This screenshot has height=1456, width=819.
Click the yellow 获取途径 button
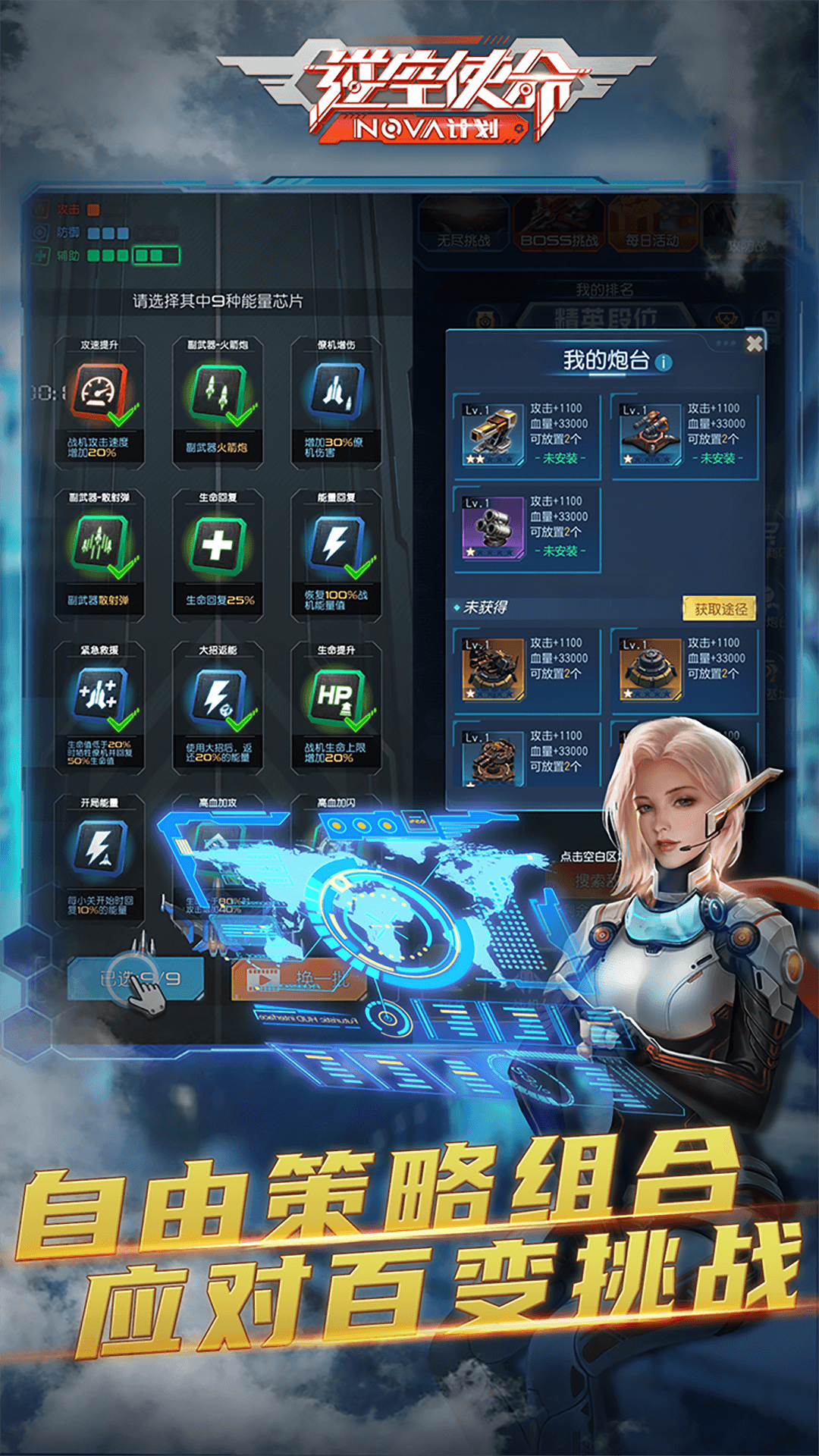click(720, 609)
